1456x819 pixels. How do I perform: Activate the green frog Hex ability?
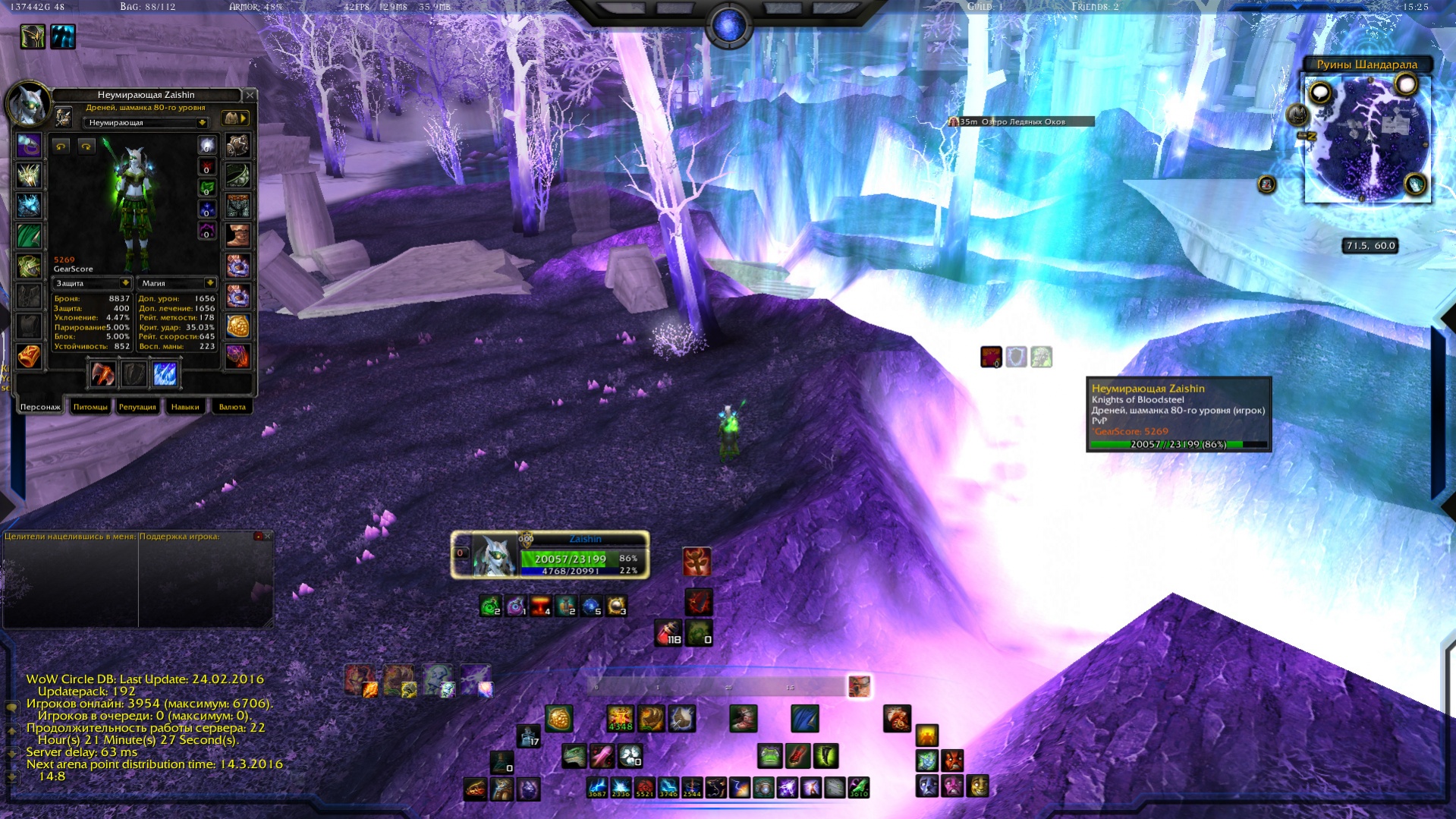pos(769,756)
